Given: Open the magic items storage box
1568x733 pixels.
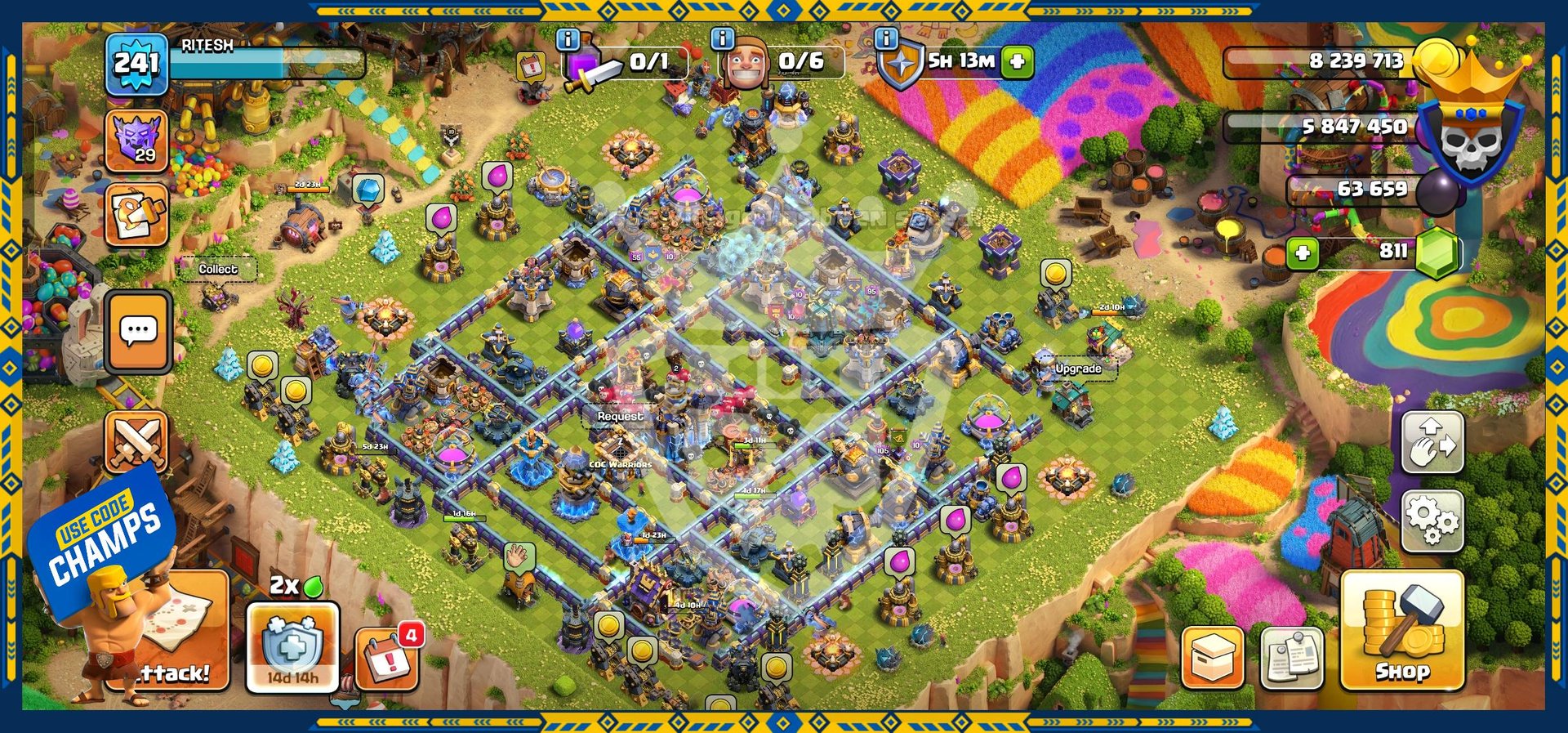Looking at the screenshot, I should [x=1212, y=658].
